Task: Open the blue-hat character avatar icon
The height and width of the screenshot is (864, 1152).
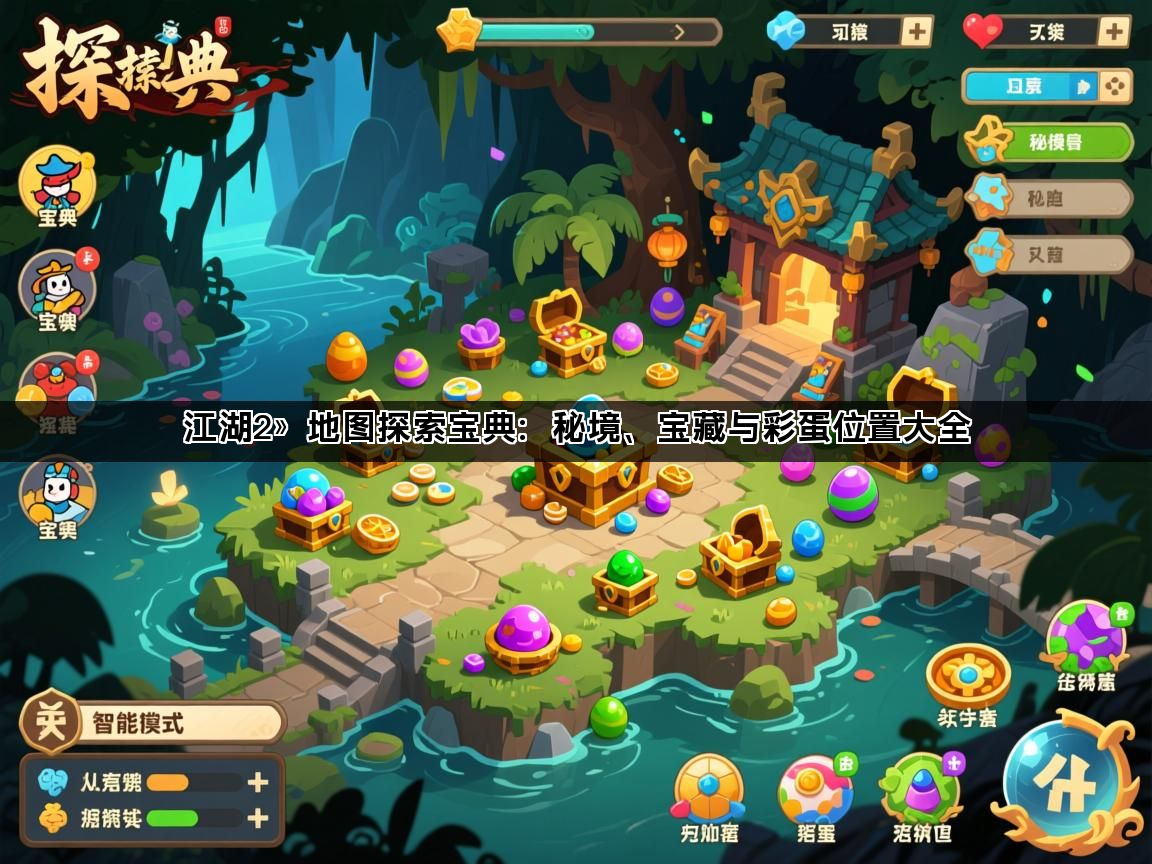Action: point(57,183)
